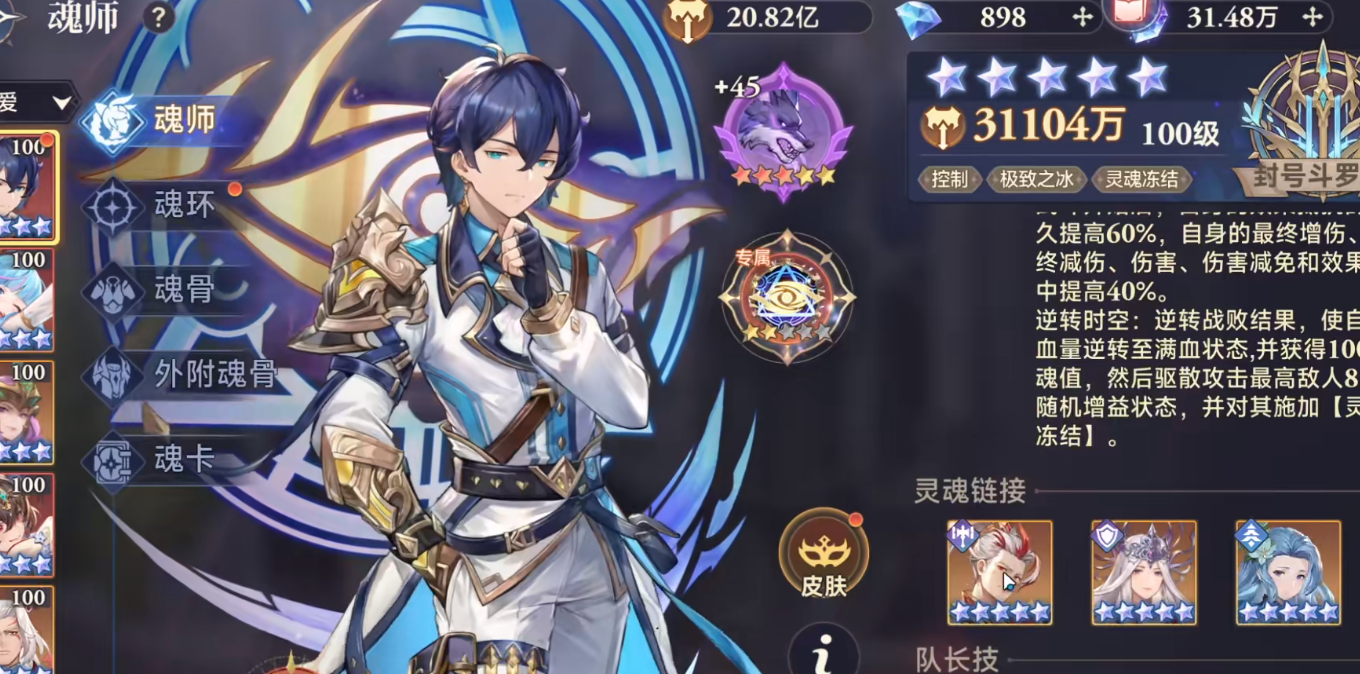The image size is (1360, 674).
Task: Choose the red-haired soul link hero
Action: [999, 572]
